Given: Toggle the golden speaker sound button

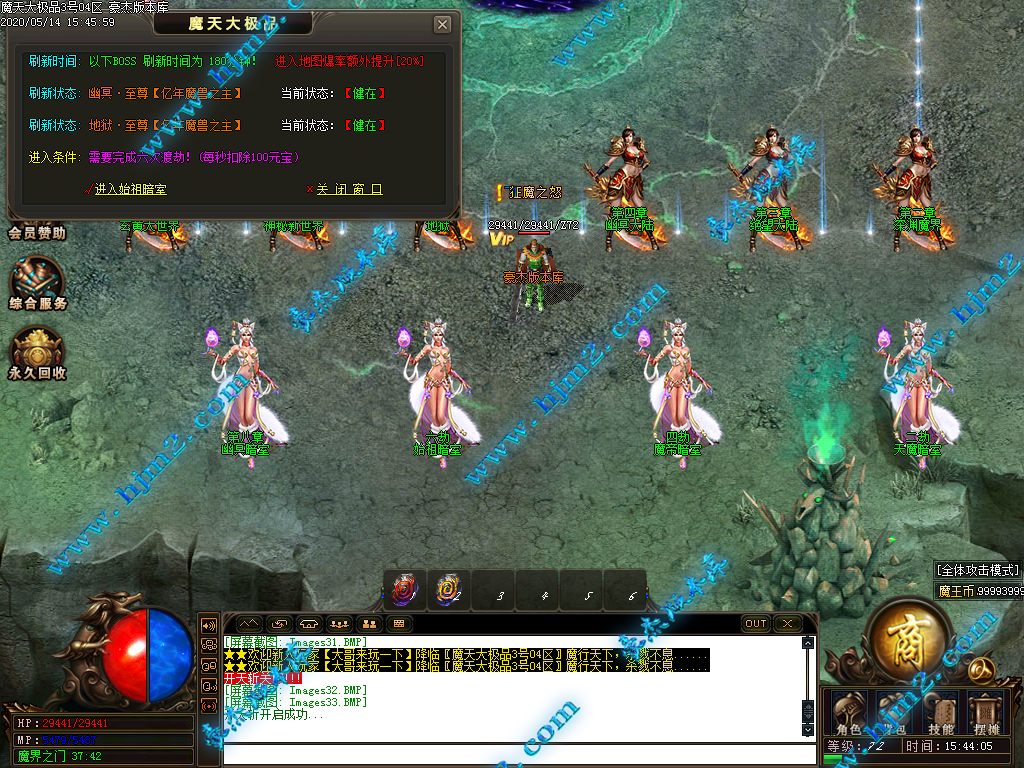Looking at the screenshot, I should click(x=209, y=625).
